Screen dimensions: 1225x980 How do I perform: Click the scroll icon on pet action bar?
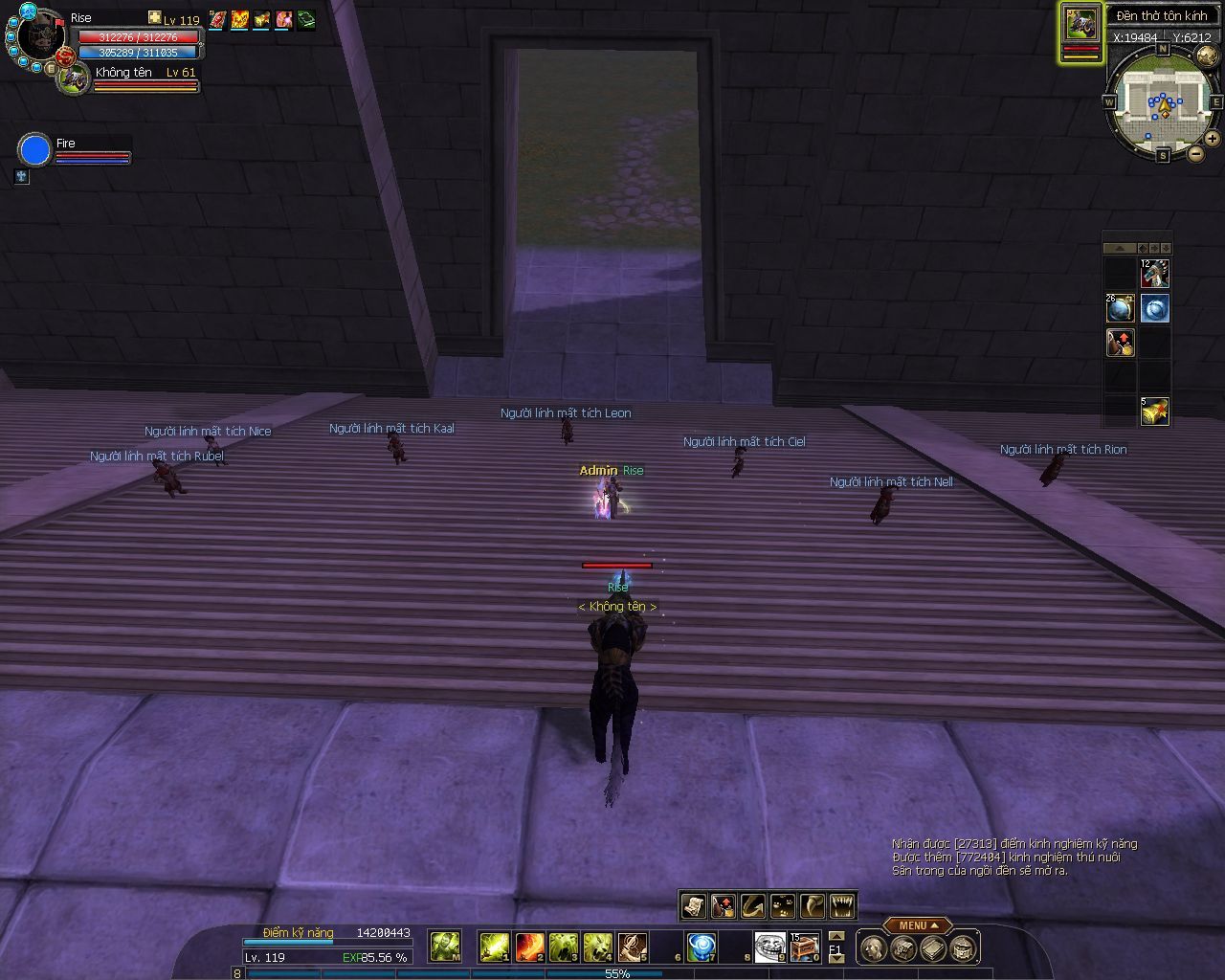click(693, 905)
